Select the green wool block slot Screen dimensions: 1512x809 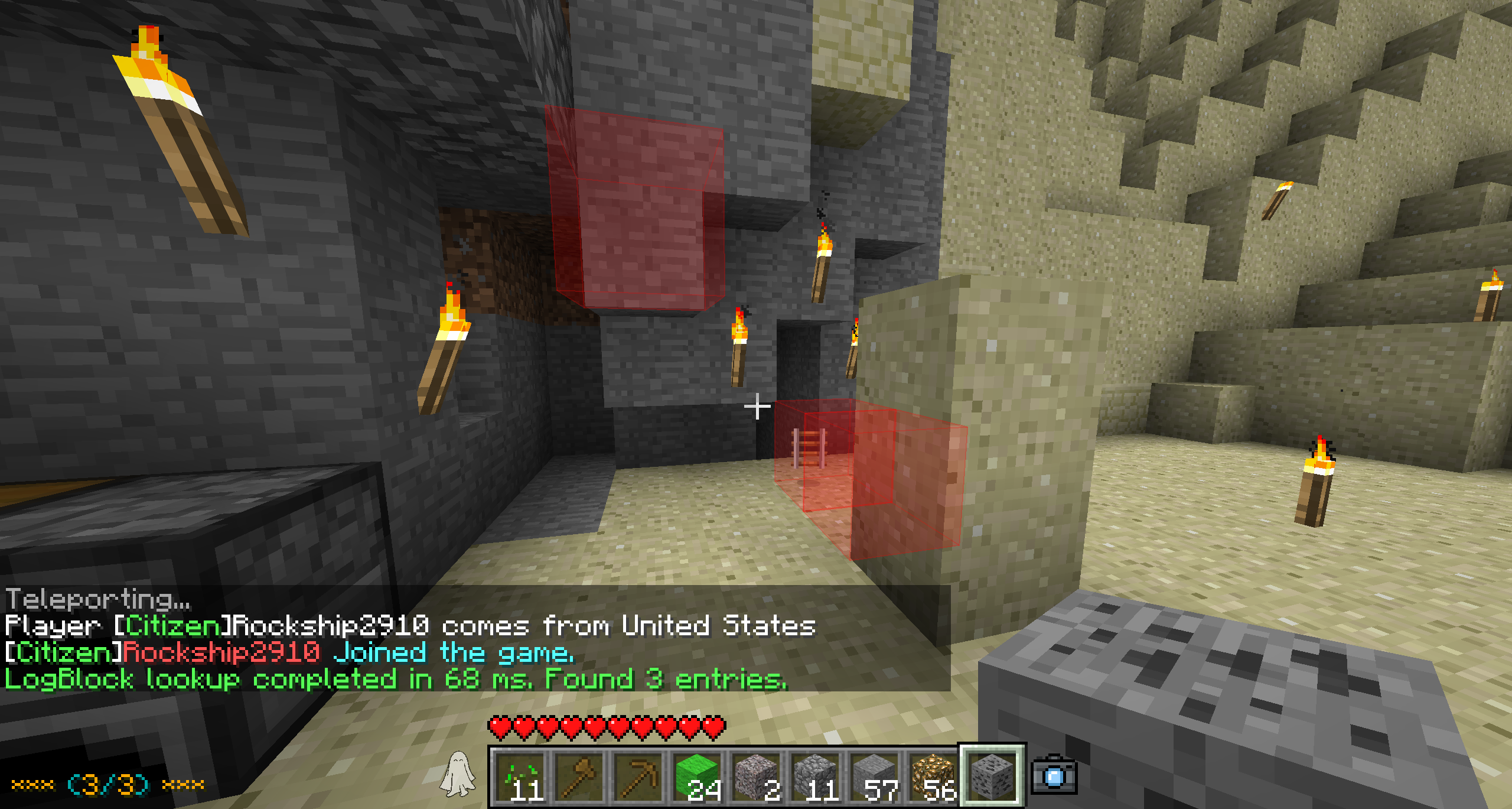click(697, 776)
